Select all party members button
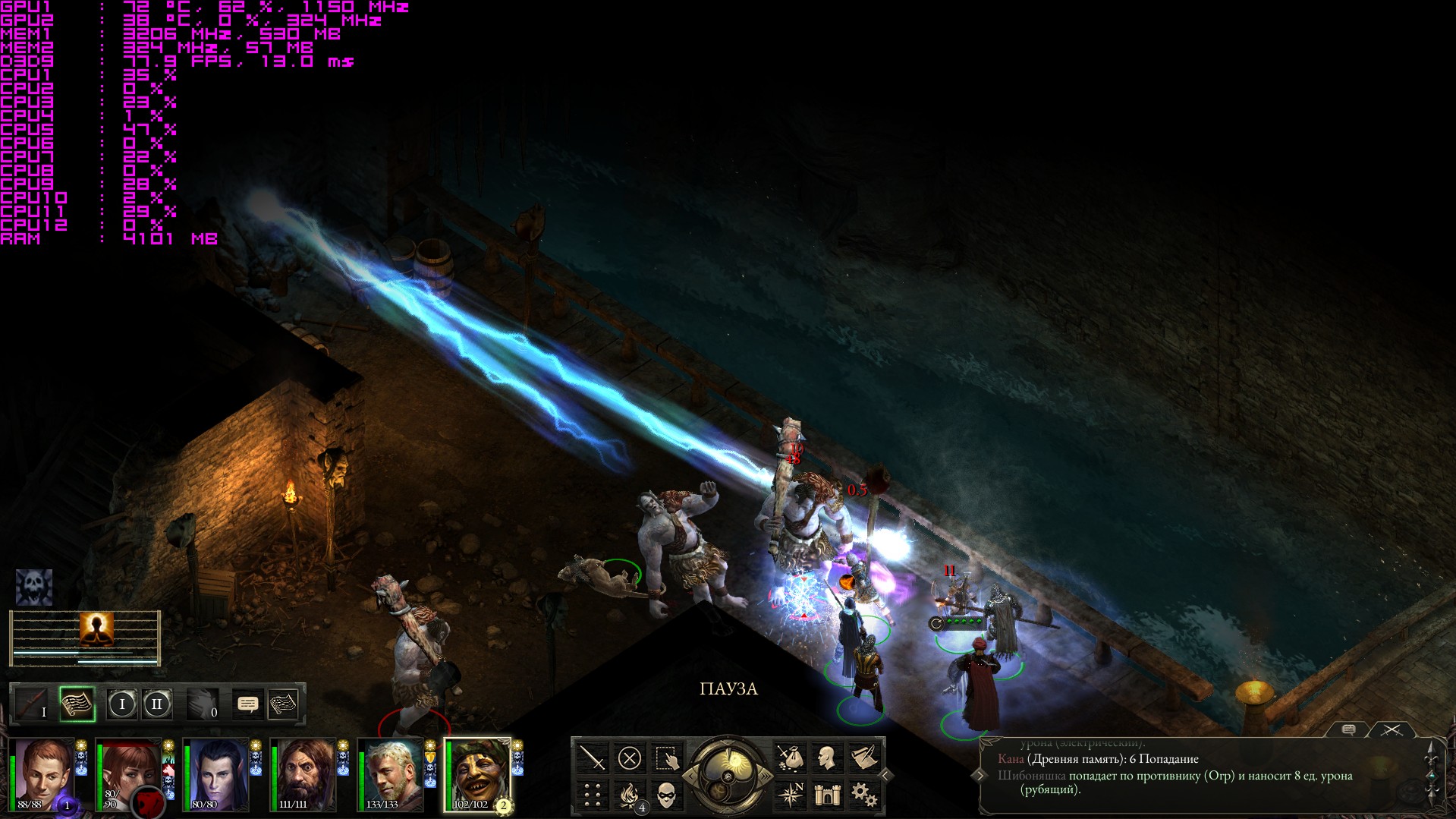The image size is (1456, 819). click(x=665, y=758)
